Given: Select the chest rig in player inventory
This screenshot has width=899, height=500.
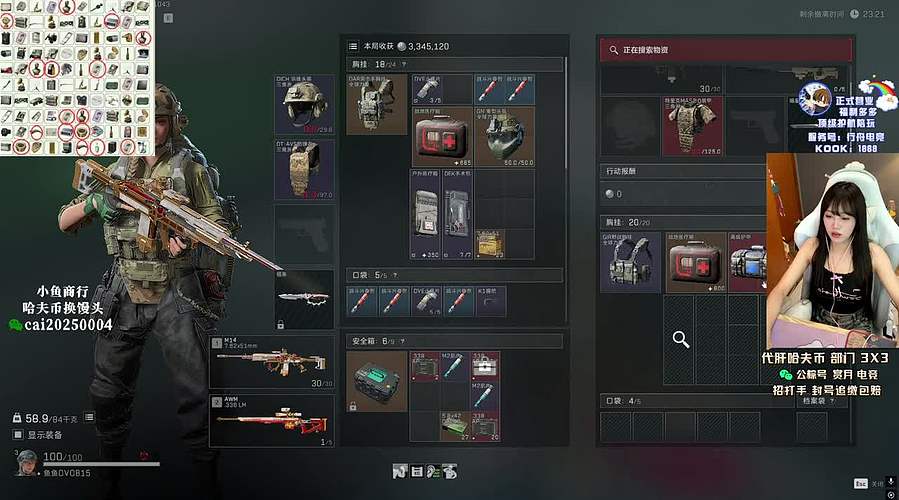Looking at the screenshot, I should click(x=377, y=104).
